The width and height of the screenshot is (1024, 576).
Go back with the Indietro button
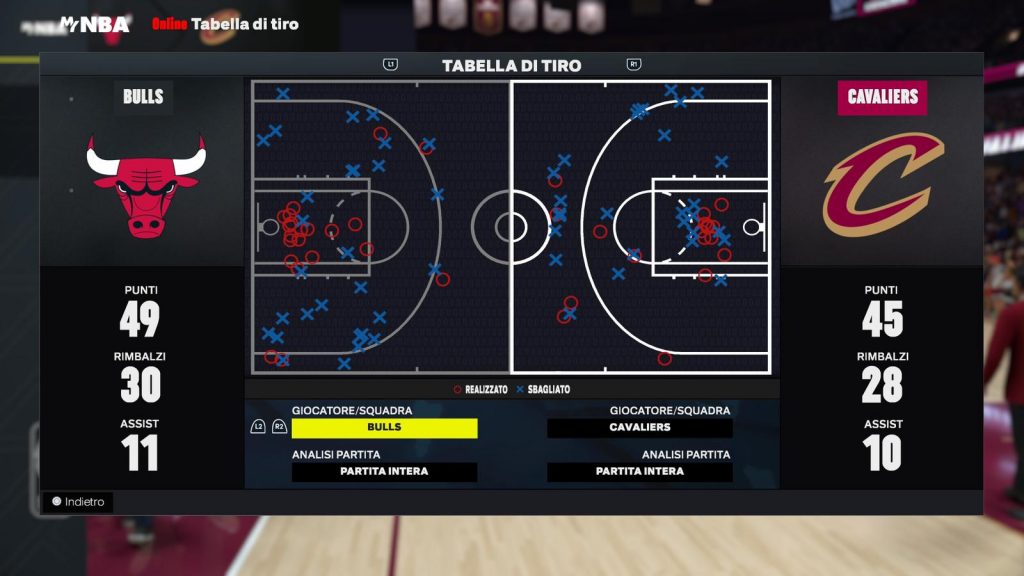78,502
